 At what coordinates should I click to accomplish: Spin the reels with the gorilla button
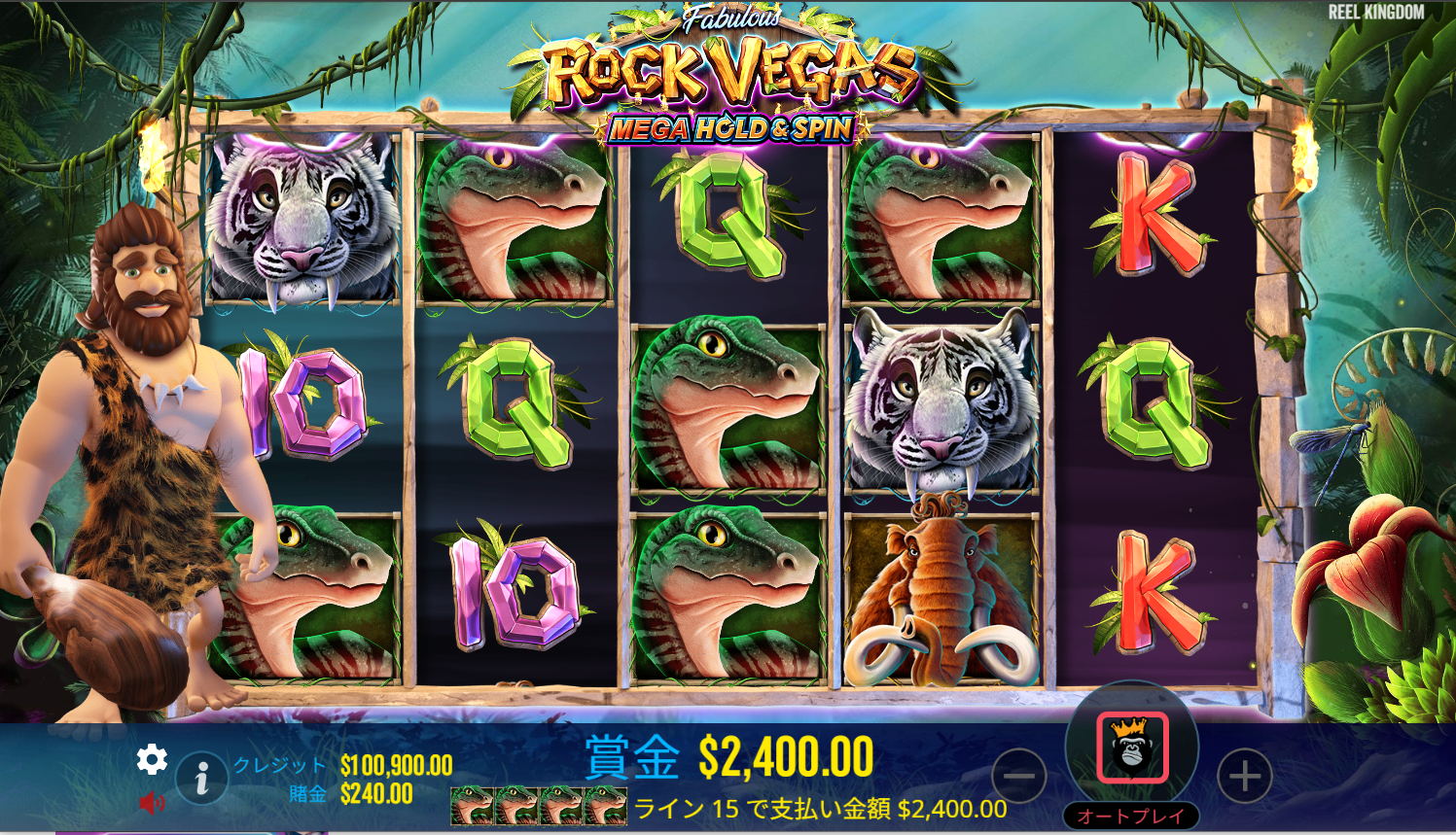coord(1132,748)
